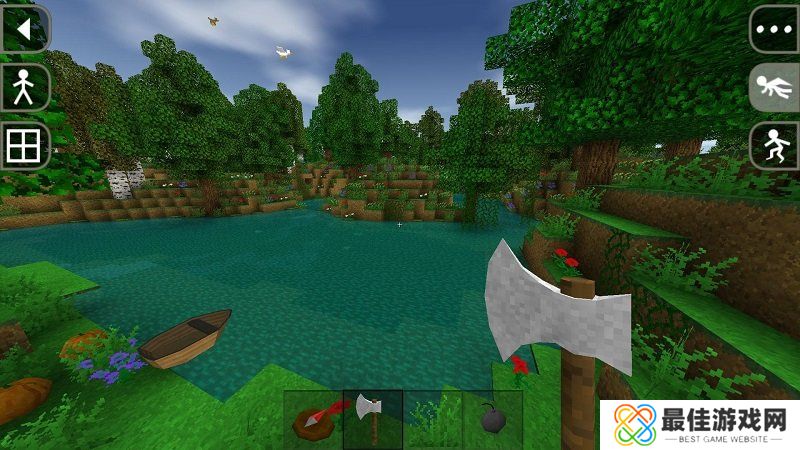This screenshot has width=800, height=450.
Task: Open the standing figure character panel
Action: tap(22, 88)
